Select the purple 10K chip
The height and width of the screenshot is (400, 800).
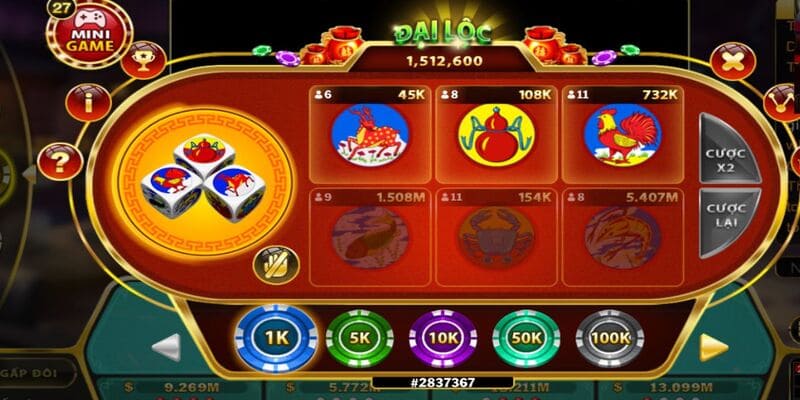pyautogui.click(x=444, y=338)
